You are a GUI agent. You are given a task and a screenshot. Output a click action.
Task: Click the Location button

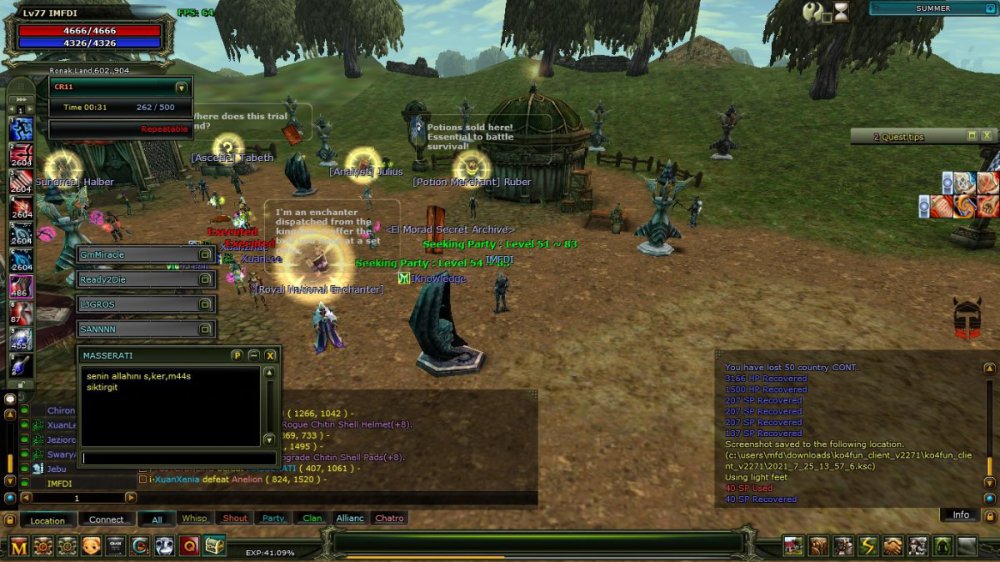[x=47, y=520]
